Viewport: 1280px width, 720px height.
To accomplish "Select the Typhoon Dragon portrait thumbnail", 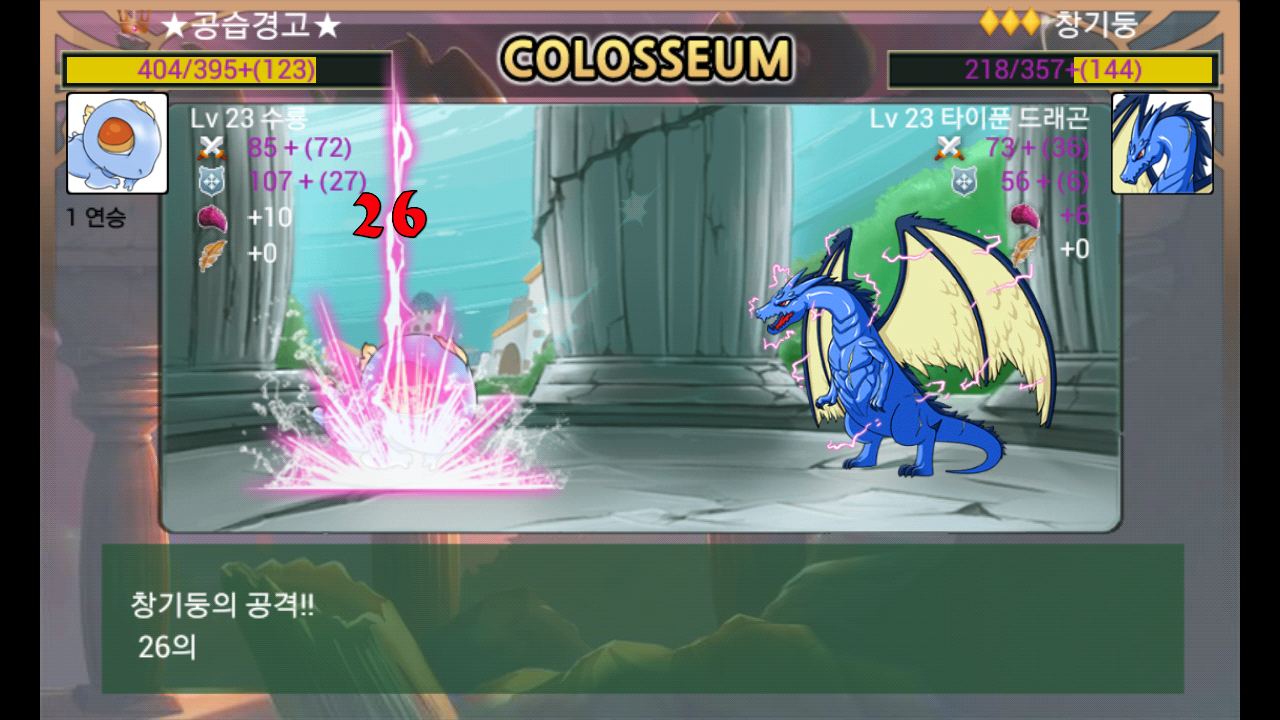I will [x=1162, y=143].
